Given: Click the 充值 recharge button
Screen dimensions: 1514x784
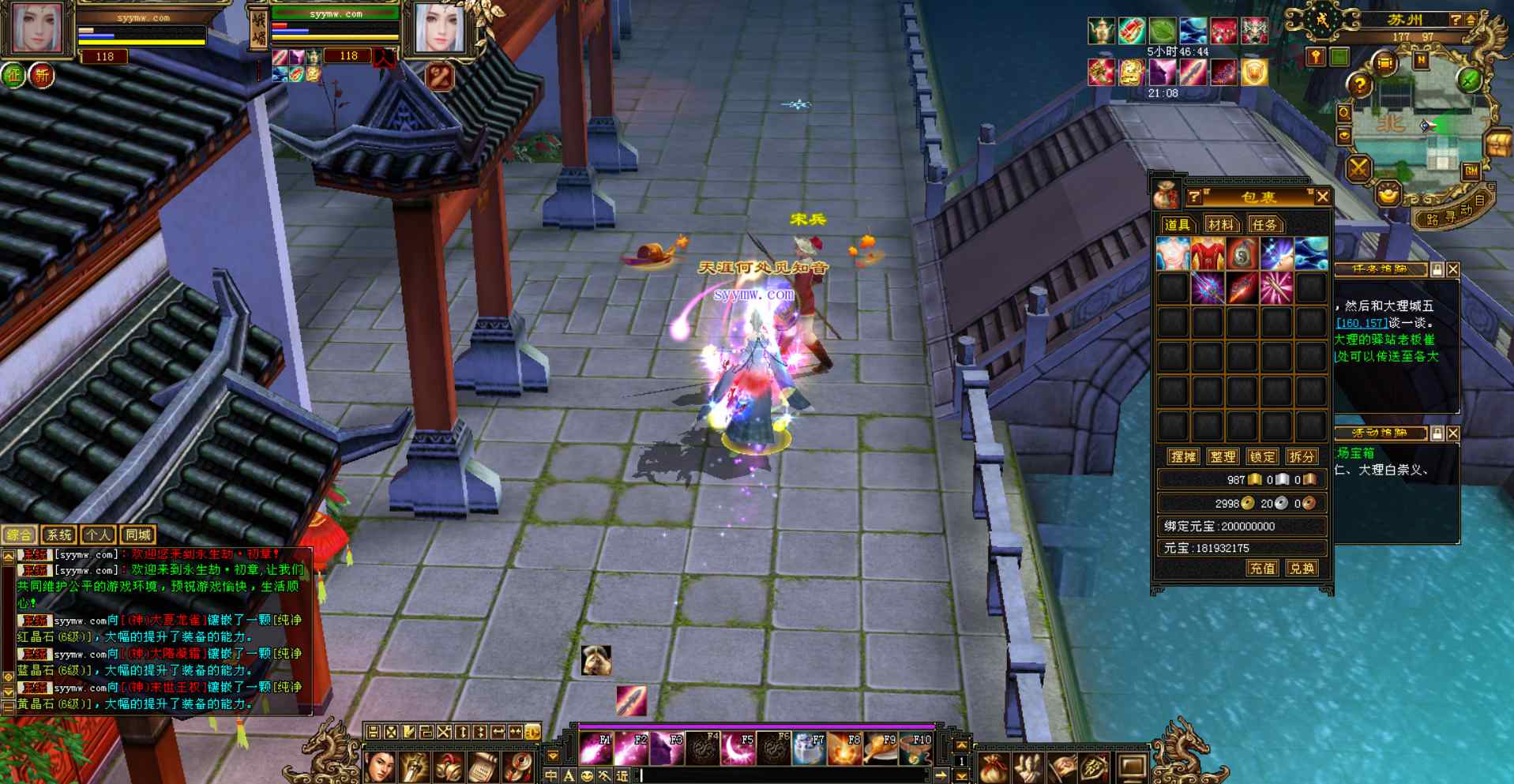Looking at the screenshot, I should pos(1261,568).
